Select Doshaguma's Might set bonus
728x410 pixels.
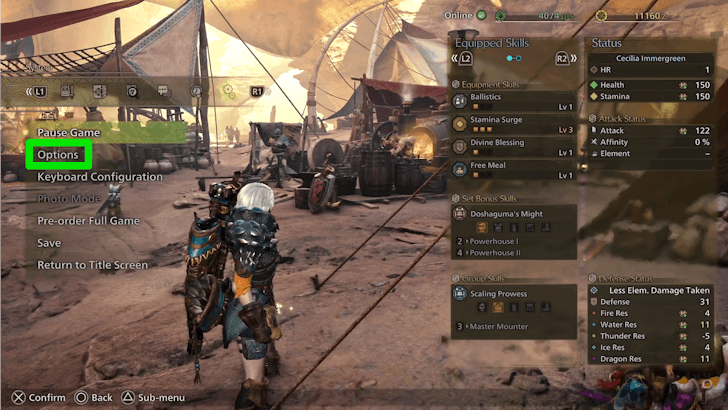(x=513, y=213)
